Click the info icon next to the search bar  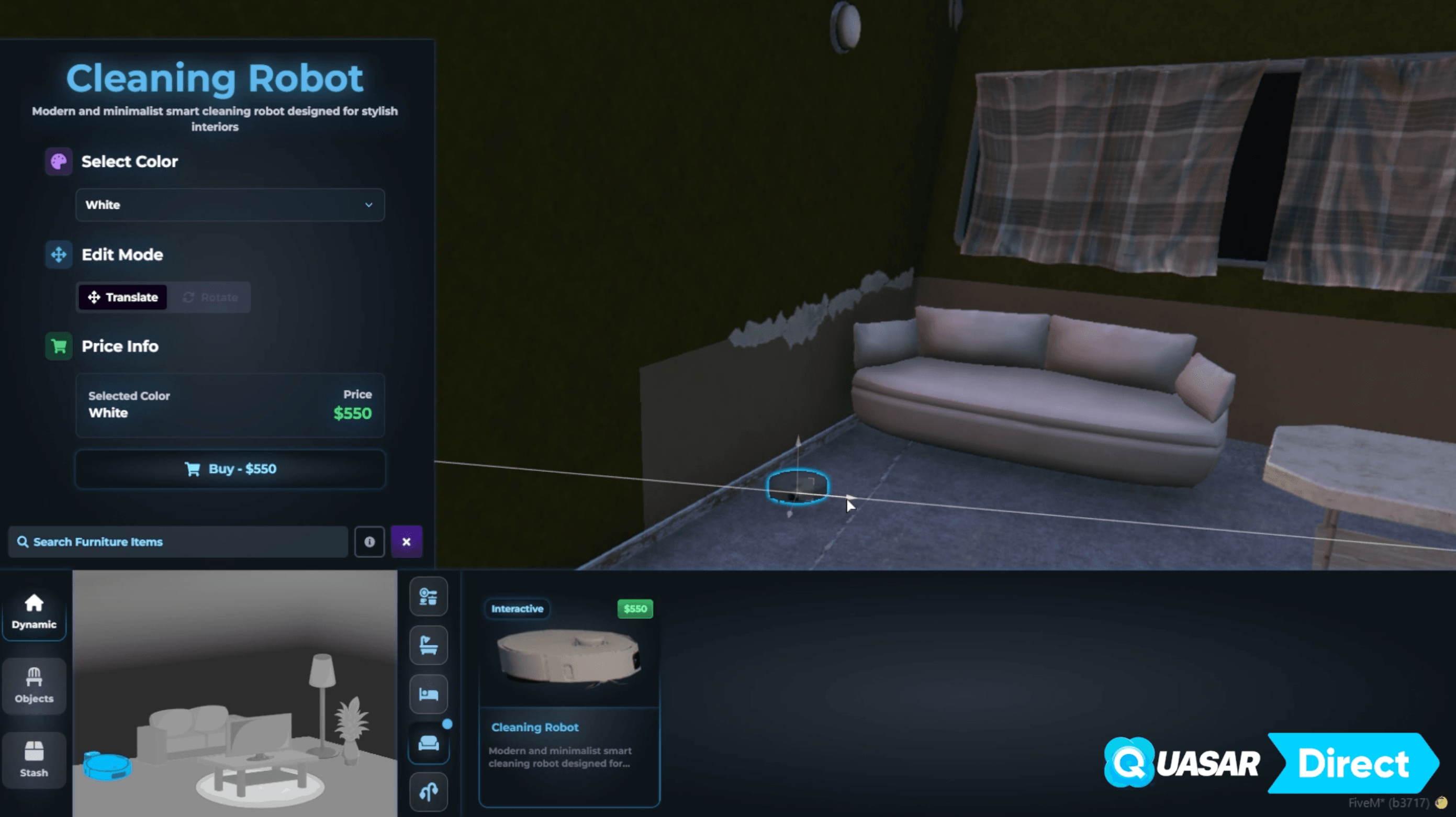click(369, 542)
